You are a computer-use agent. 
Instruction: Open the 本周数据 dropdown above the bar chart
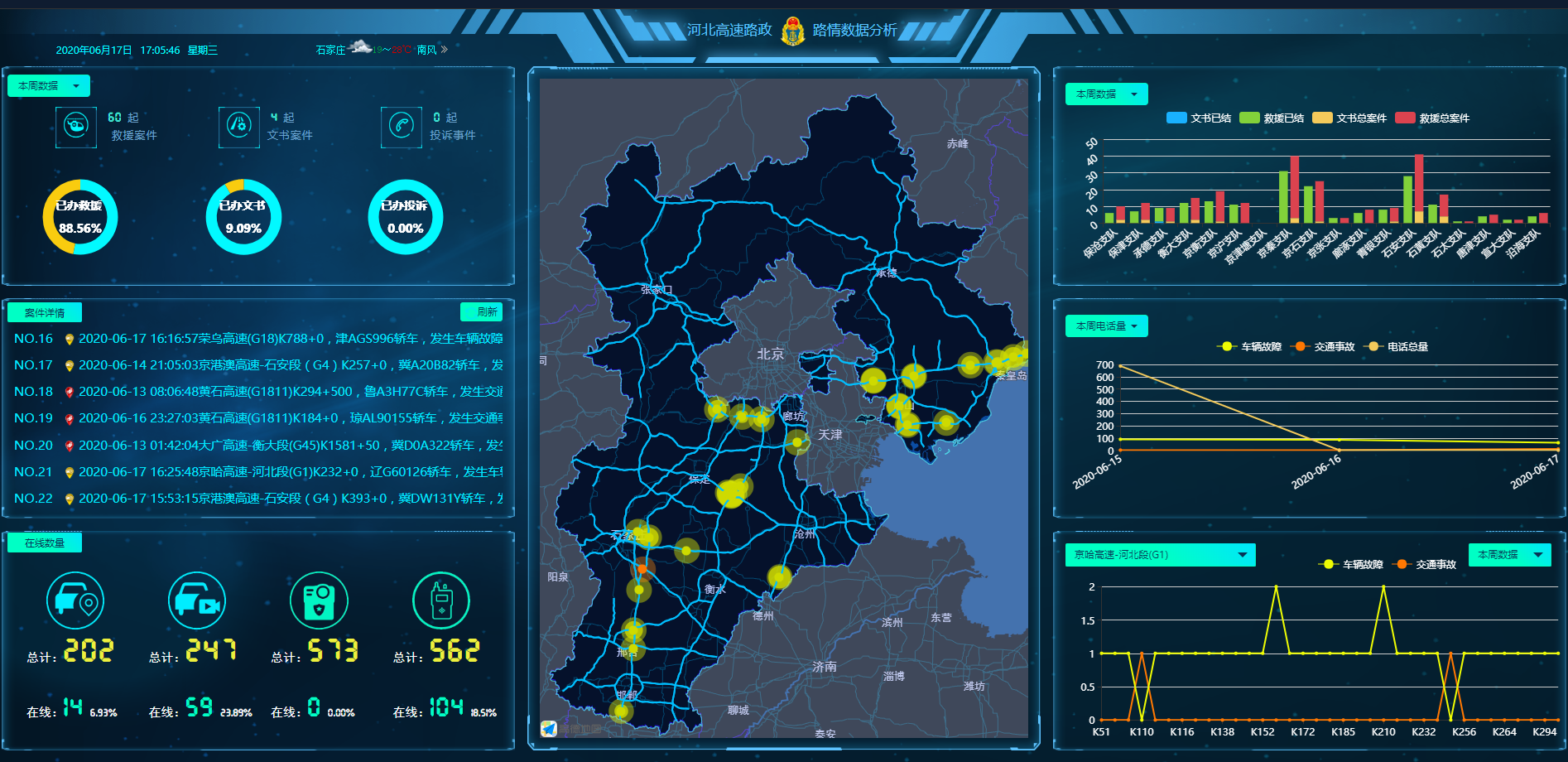point(1106,94)
